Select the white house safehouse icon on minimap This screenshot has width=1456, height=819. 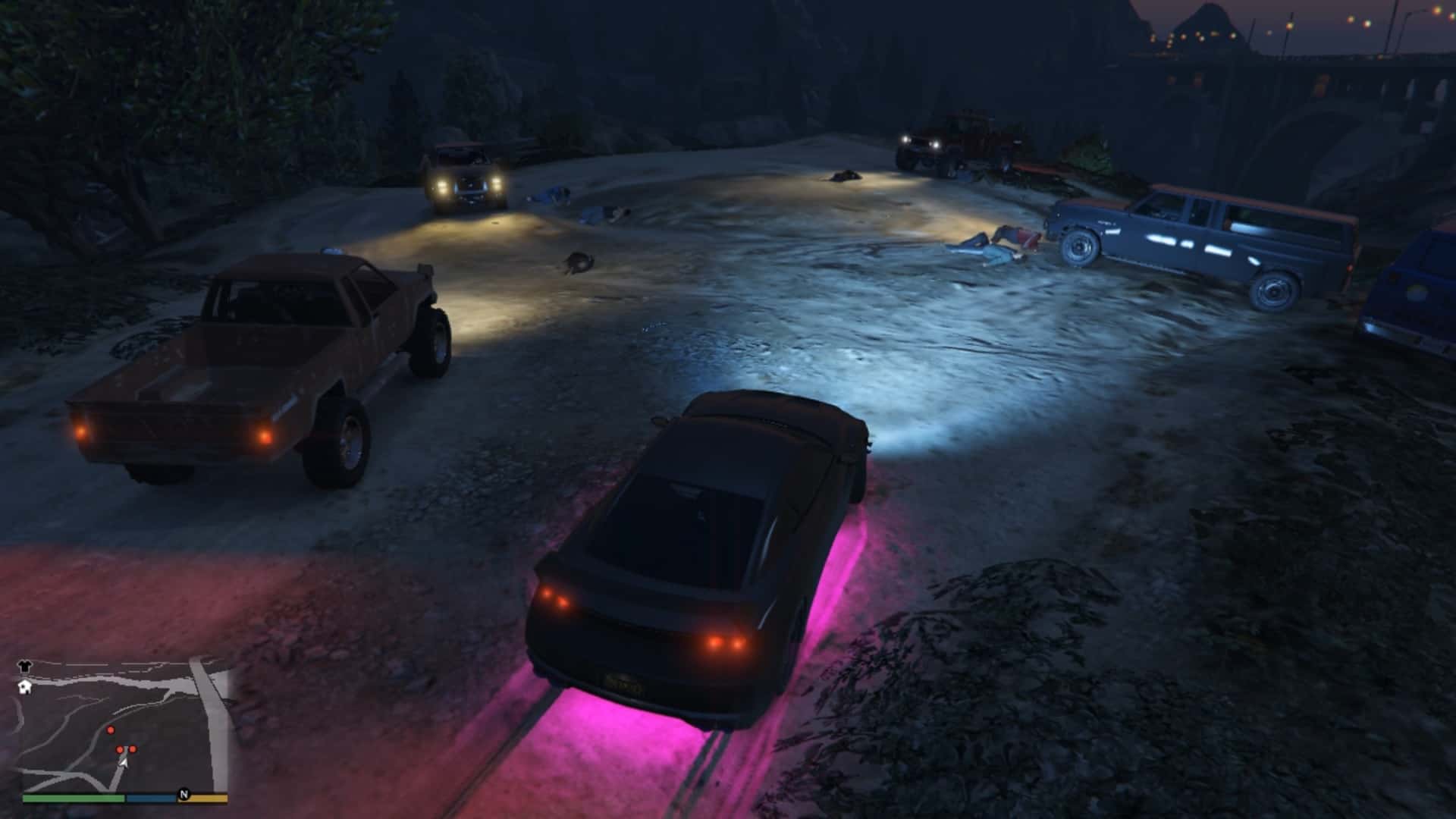[x=24, y=687]
